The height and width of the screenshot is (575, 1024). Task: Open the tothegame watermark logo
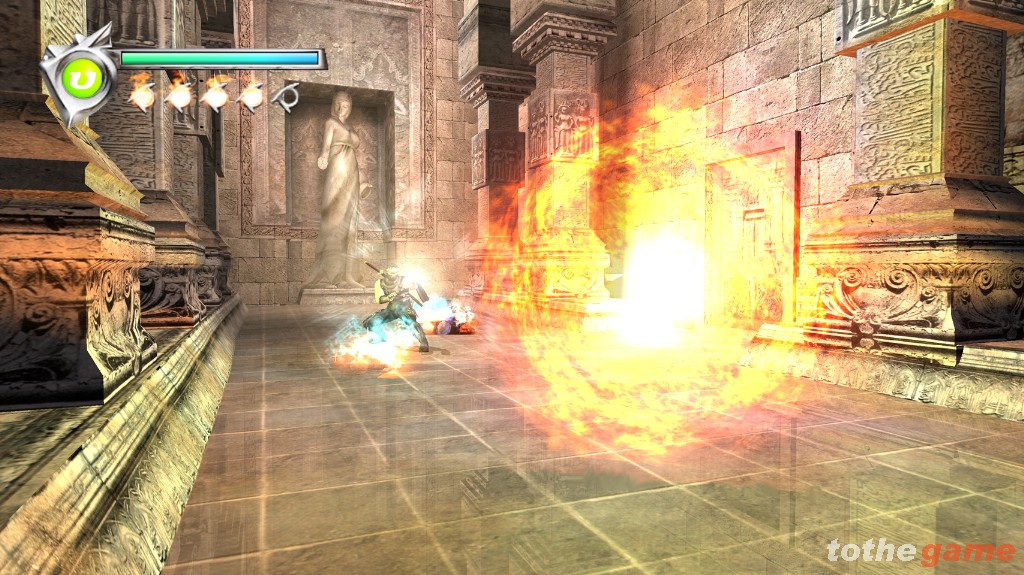[x=920, y=551]
